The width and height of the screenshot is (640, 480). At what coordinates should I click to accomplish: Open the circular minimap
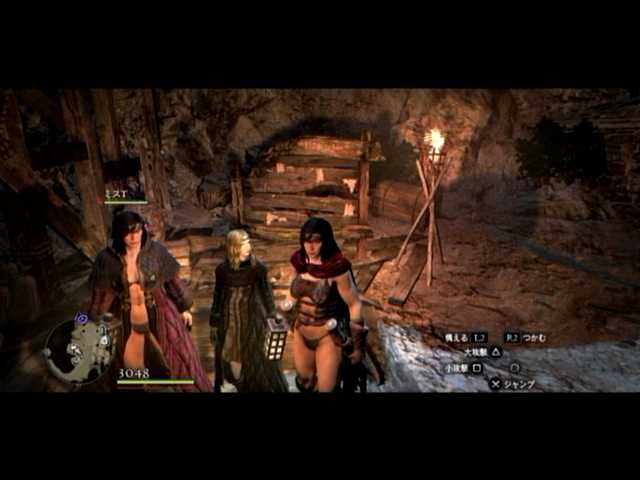pyautogui.click(x=79, y=350)
